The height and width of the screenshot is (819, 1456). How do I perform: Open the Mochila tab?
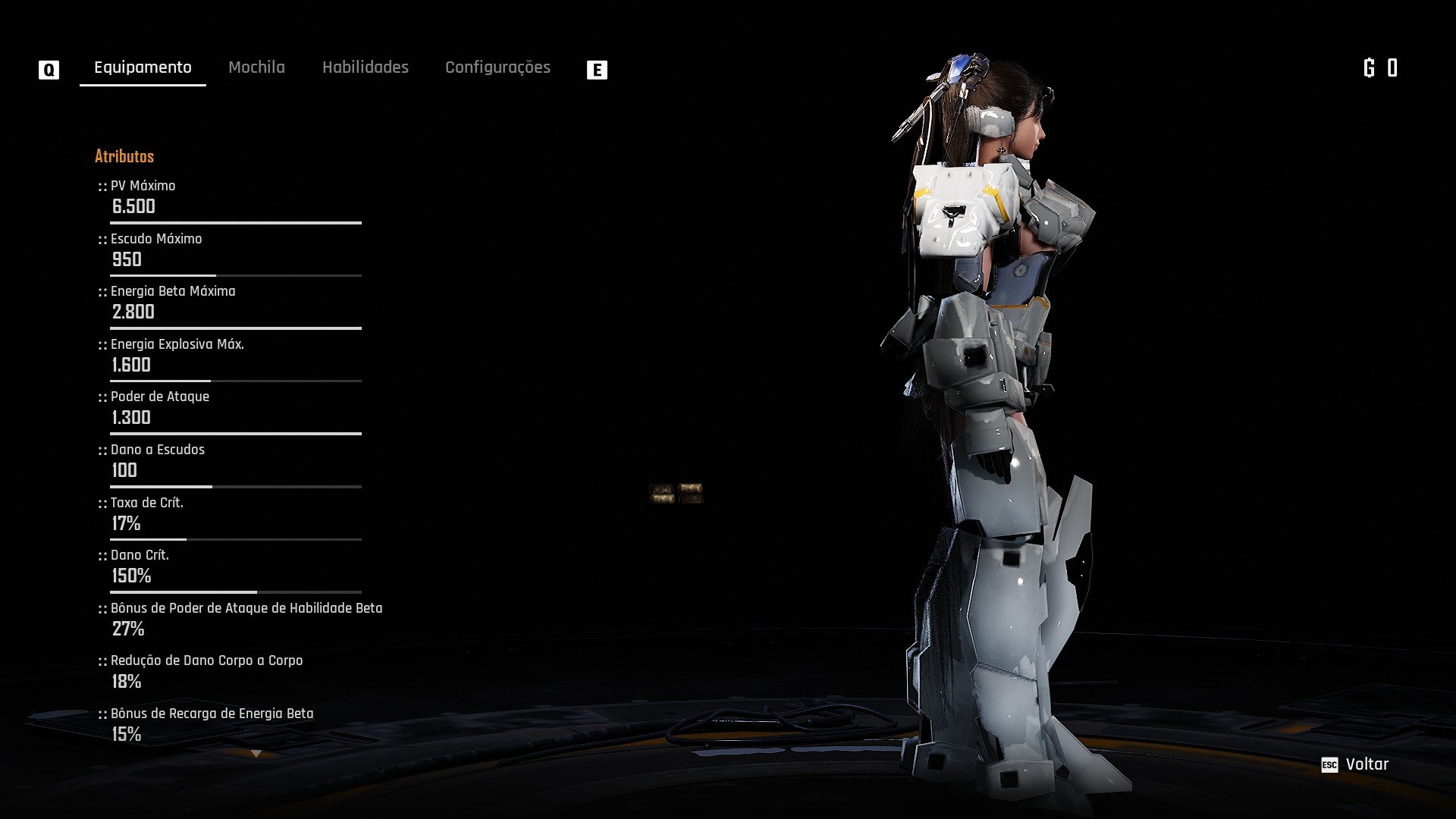pos(256,67)
